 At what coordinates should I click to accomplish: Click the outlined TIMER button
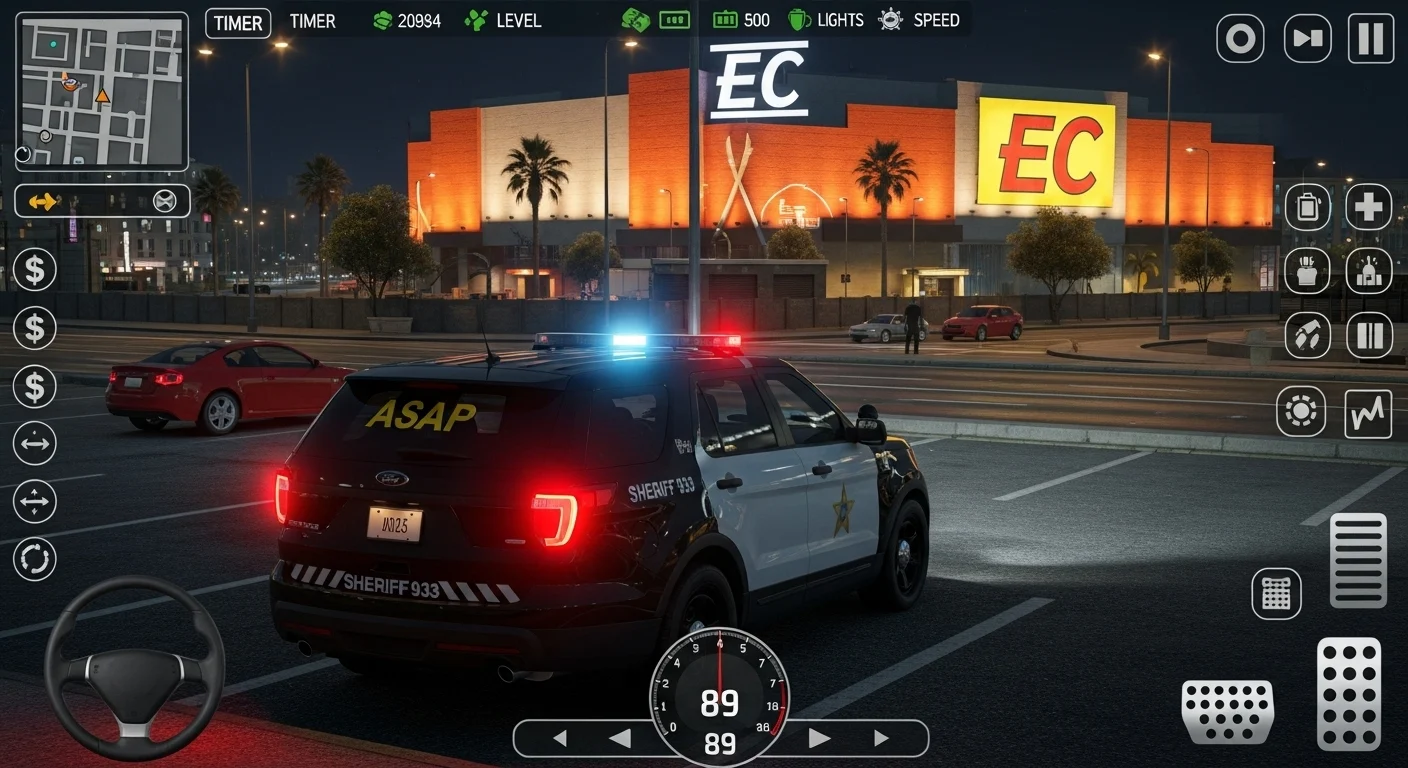point(238,23)
